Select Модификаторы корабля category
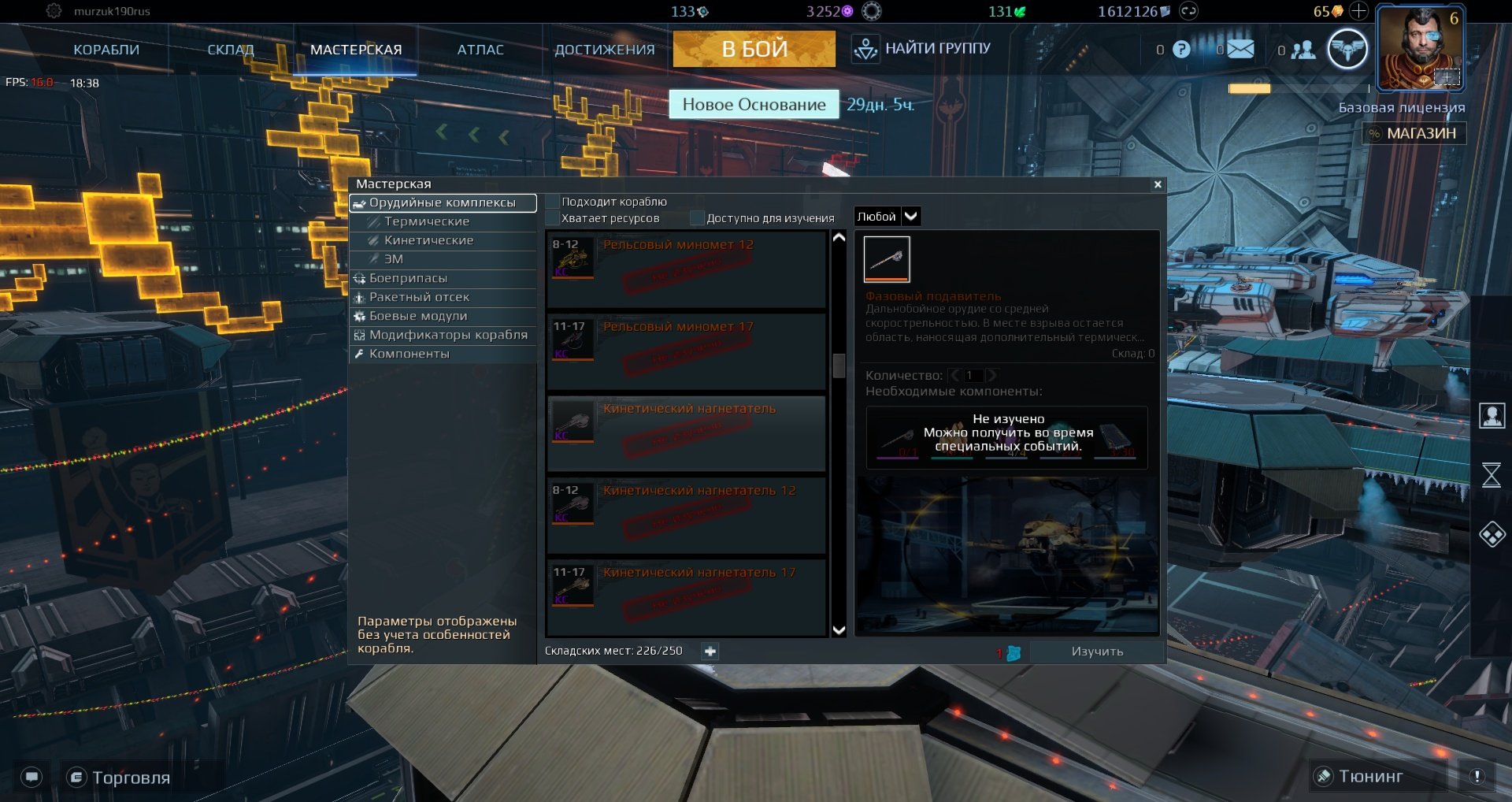The width and height of the screenshot is (1512, 802). point(448,335)
